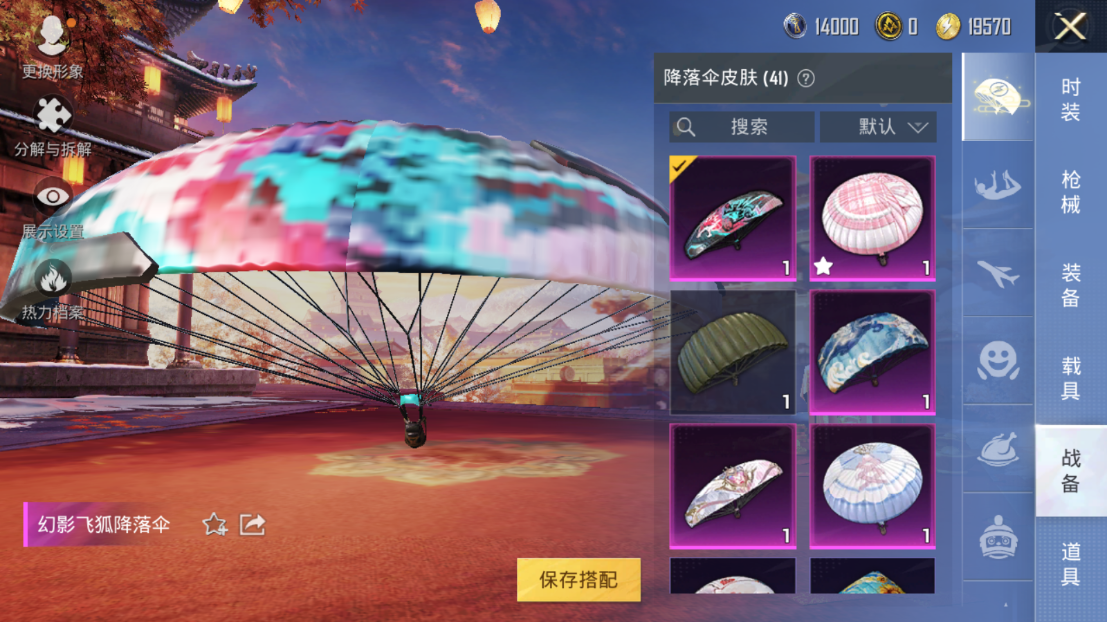Image resolution: width=1107 pixels, height=622 pixels.
Task: Open 热力档案 flame icon
Action: click(x=53, y=288)
